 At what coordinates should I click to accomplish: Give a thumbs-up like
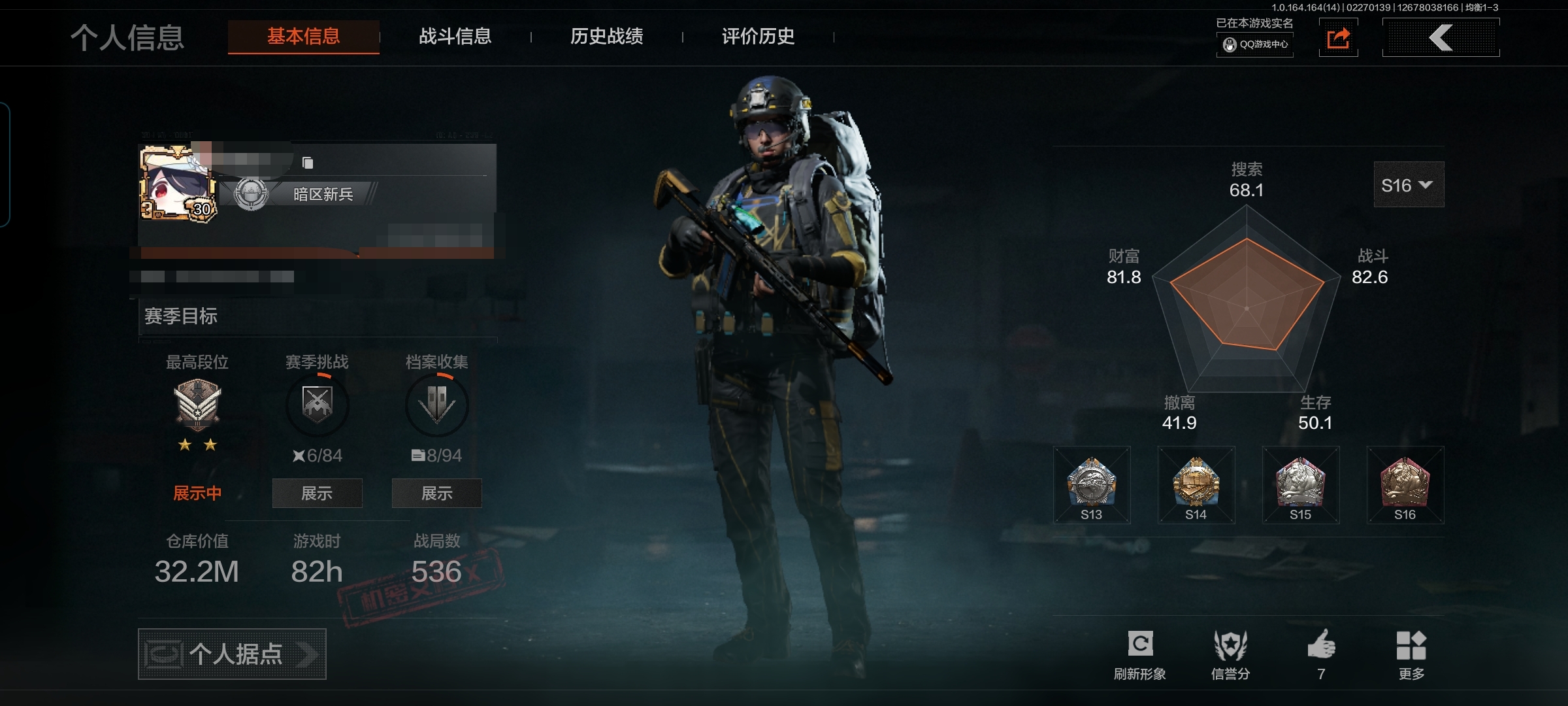[1321, 654]
